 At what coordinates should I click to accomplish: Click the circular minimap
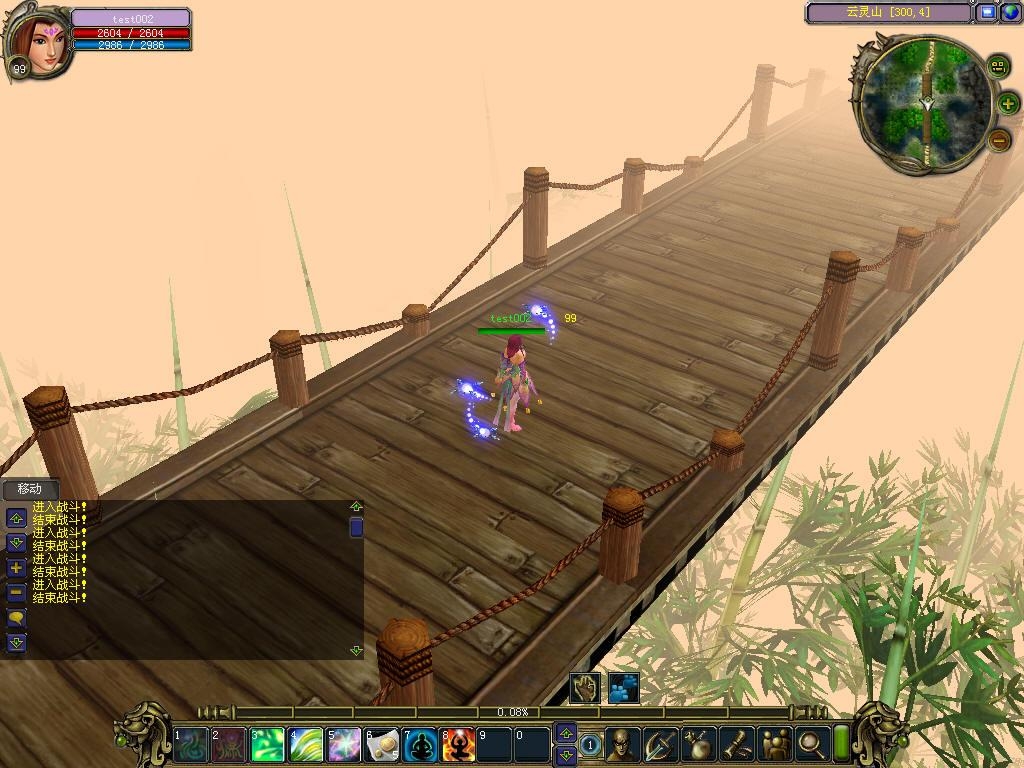click(927, 103)
